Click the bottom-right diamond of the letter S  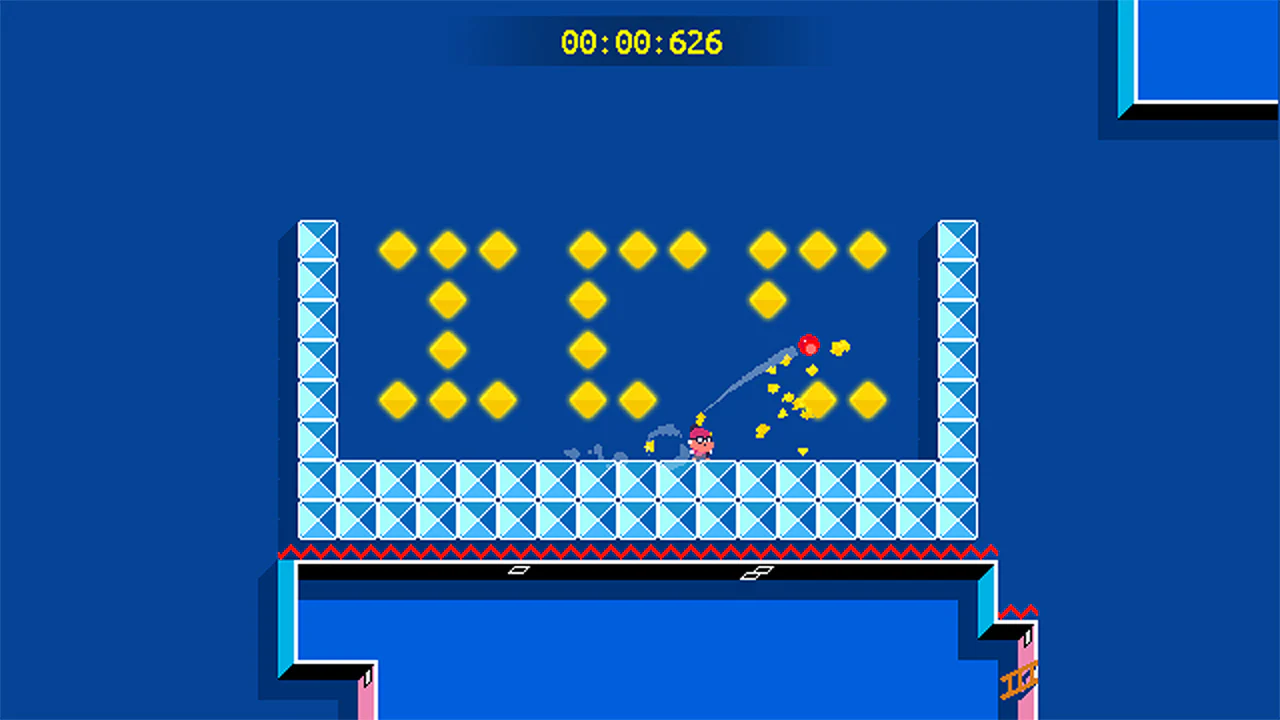coord(868,399)
